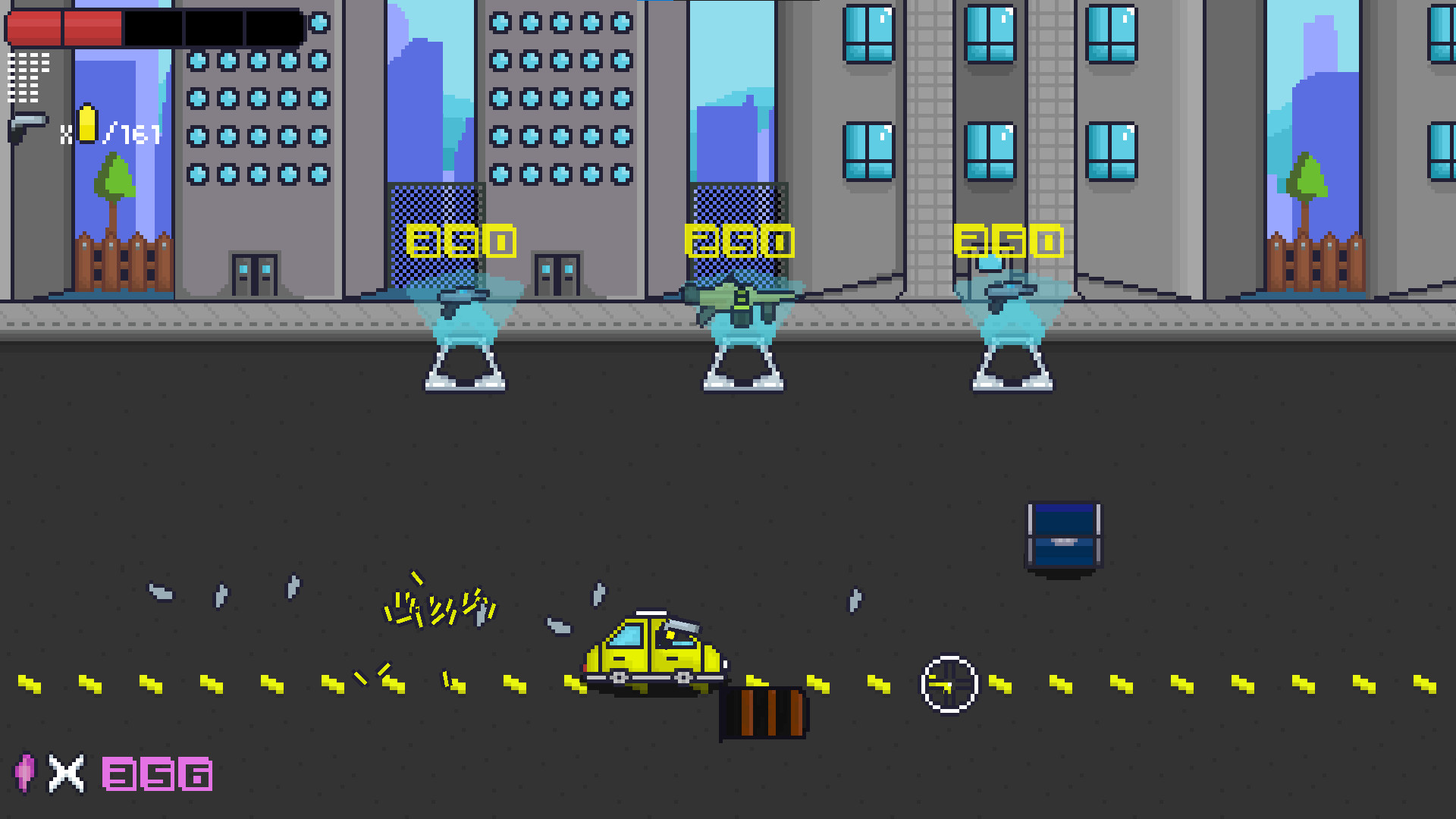Click the 260 price tag above the rifle
The height and width of the screenshot is (819, 1456).
(x=739, y=241)
